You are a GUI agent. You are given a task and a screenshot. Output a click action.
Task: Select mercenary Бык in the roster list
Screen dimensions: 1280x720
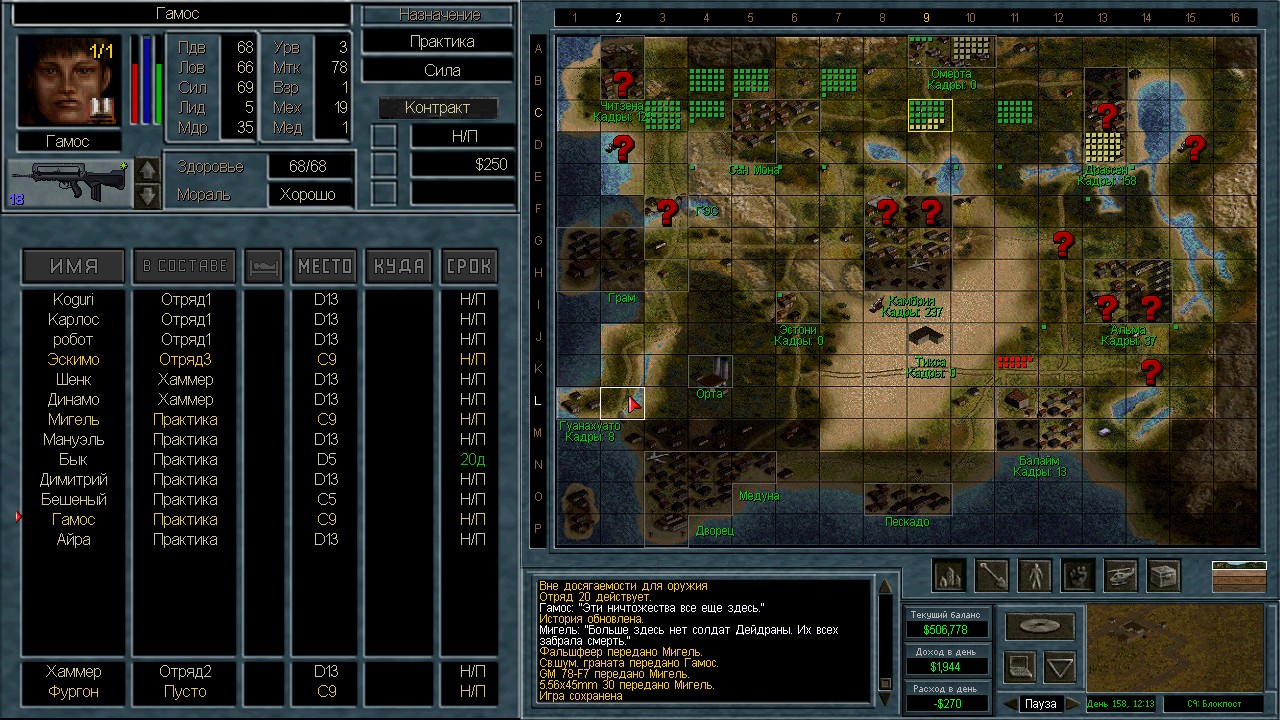pos(73,460)
